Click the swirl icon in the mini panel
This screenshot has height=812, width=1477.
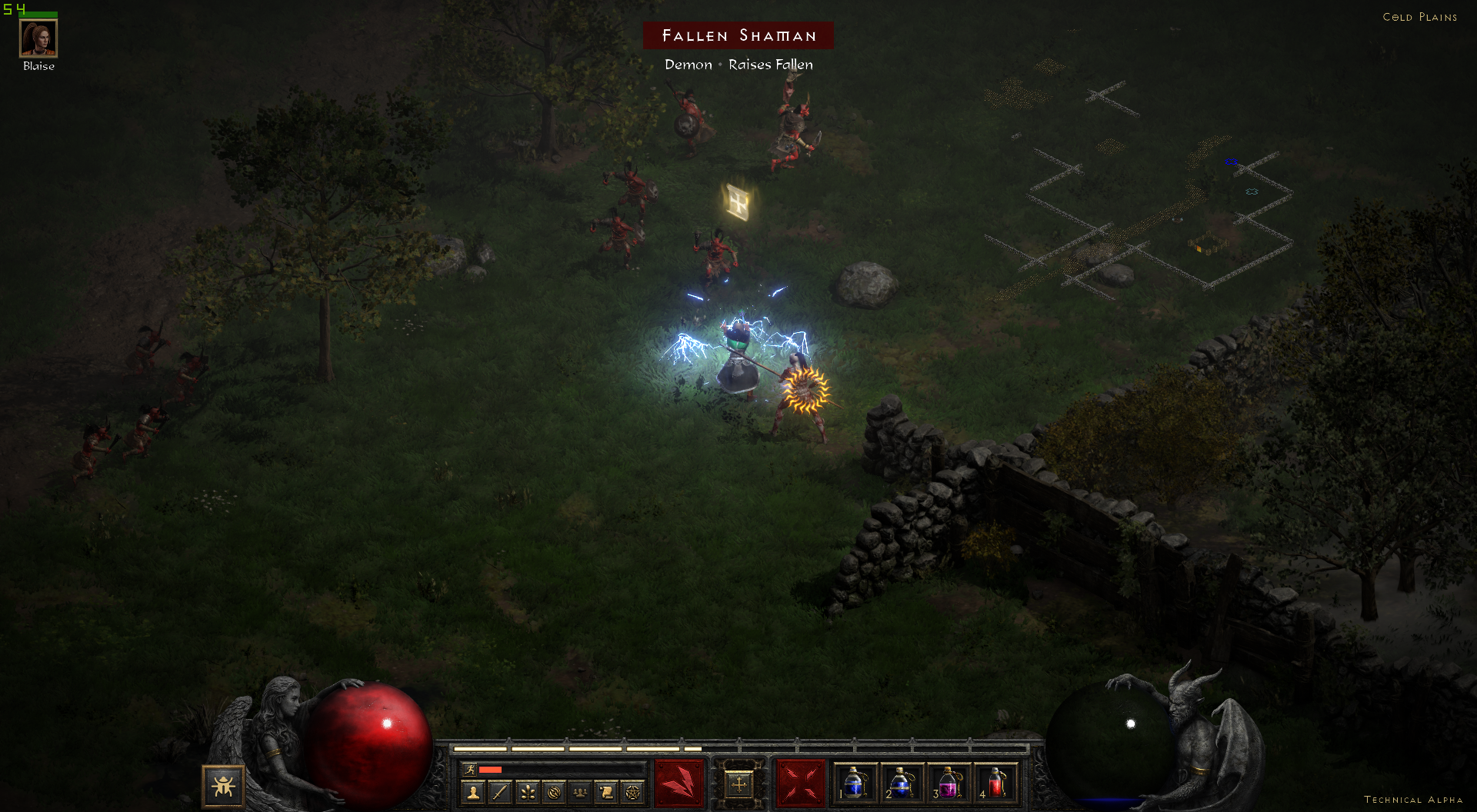[x=554, y=791]
